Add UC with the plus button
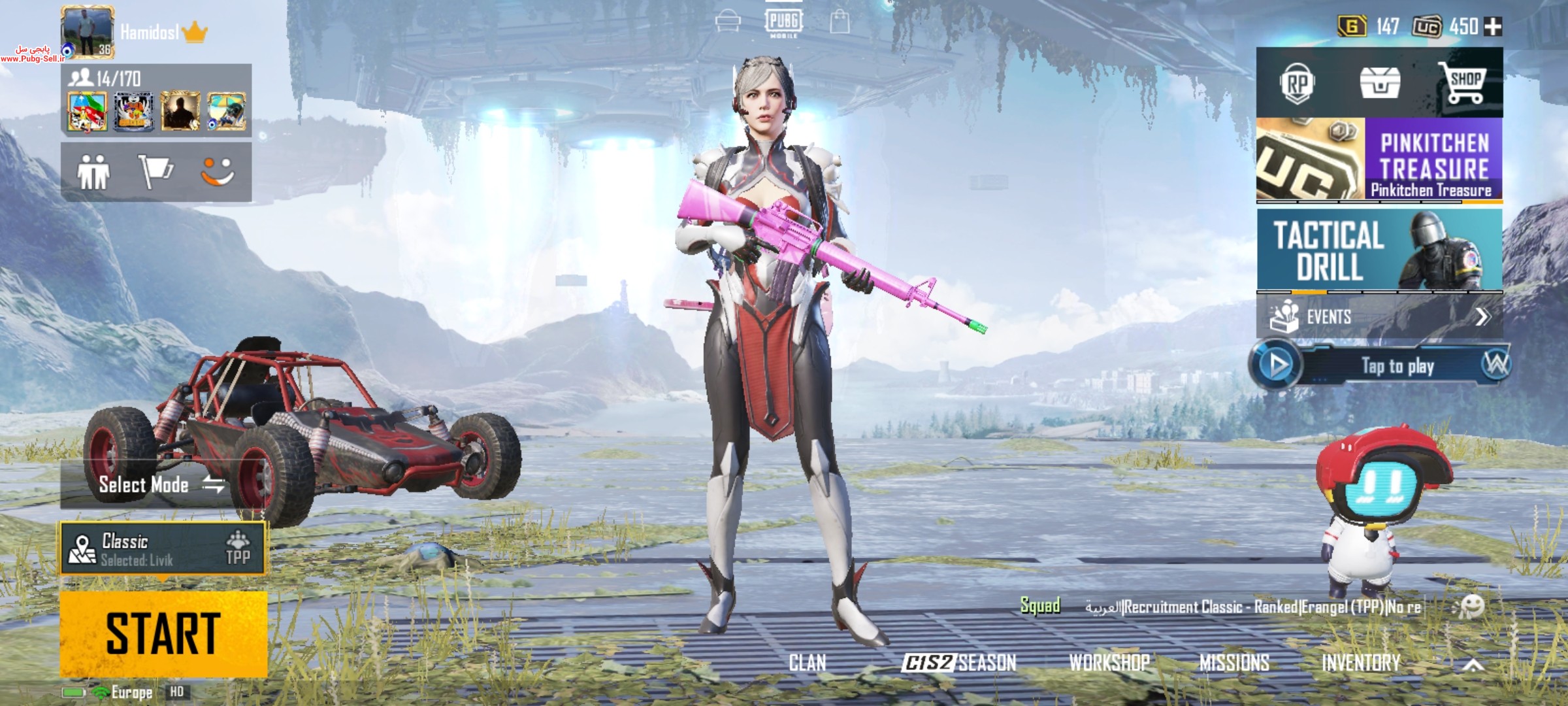Screen dimensions: 1568x706 [1493, 27]
